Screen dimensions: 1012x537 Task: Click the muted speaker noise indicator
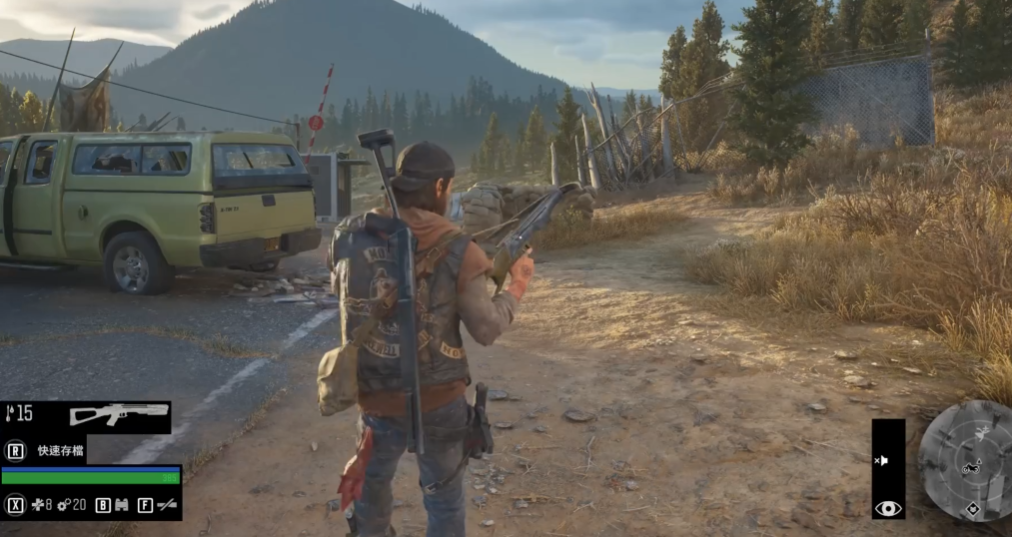[x=882, y=460]
